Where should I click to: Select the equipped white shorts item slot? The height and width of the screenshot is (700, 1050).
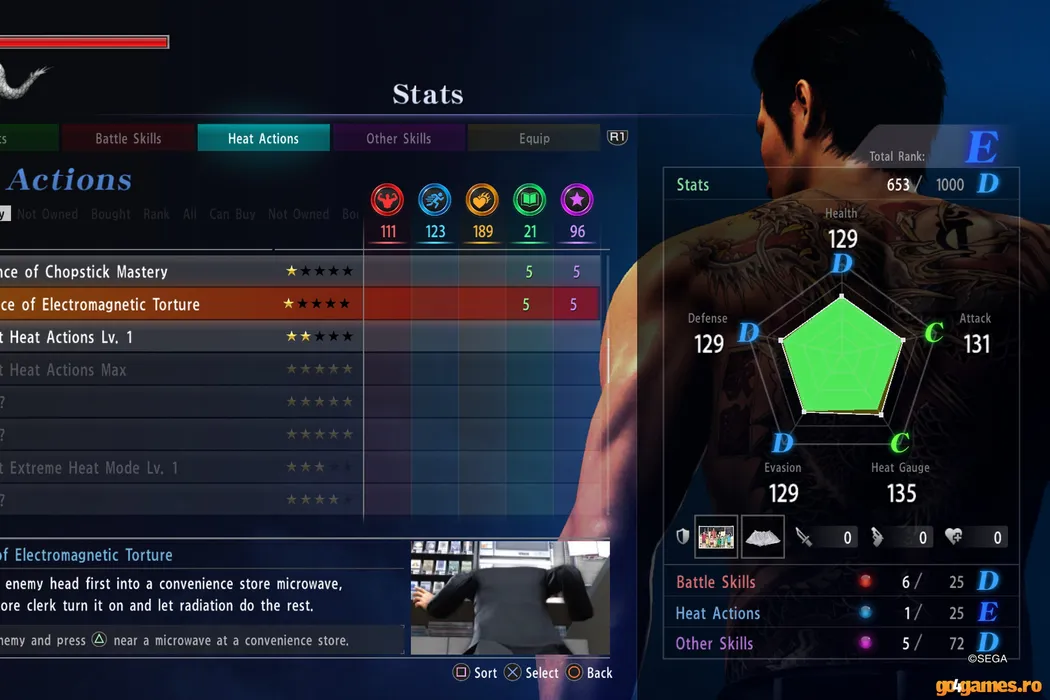(762, 537)
